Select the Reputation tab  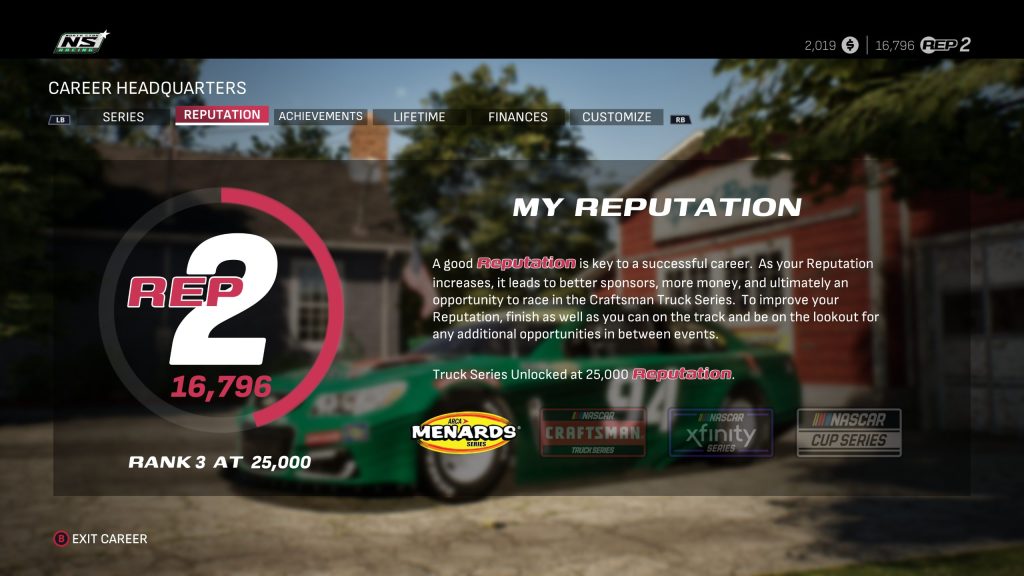pyautogui.click(x=222, y=115)
